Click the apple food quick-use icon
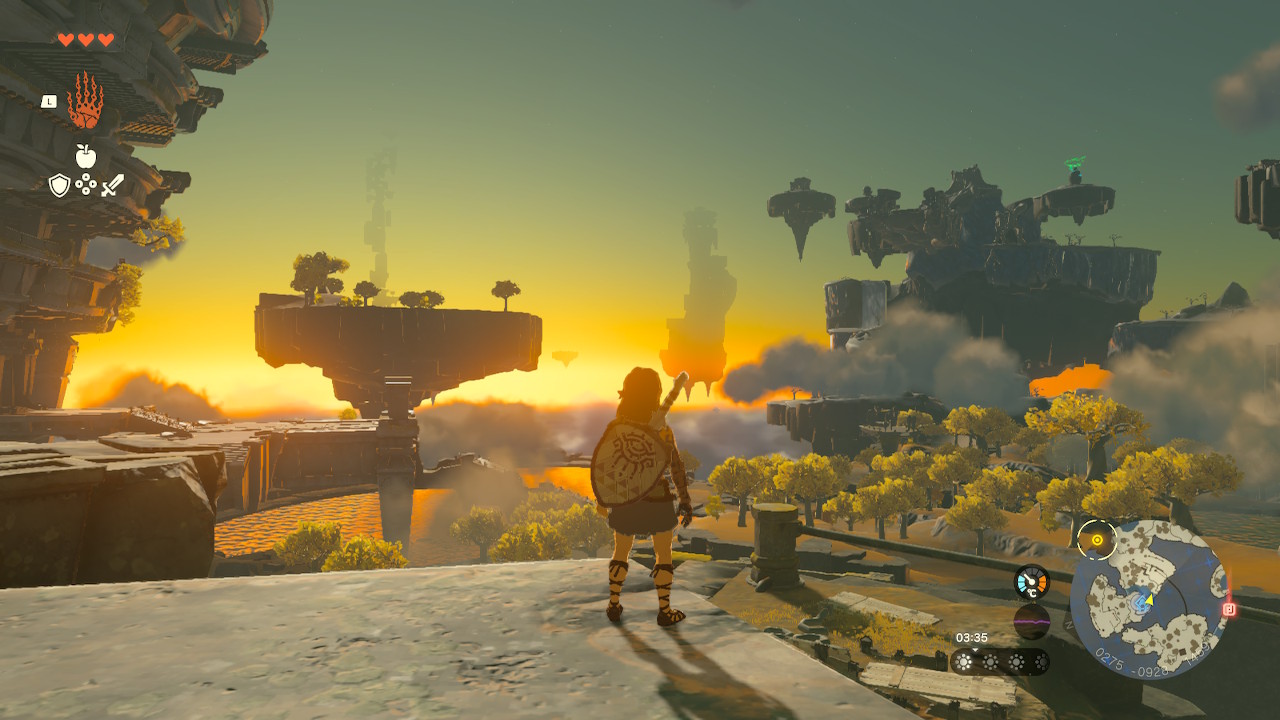The image size is (1280, 720). (x=85, y=156)
